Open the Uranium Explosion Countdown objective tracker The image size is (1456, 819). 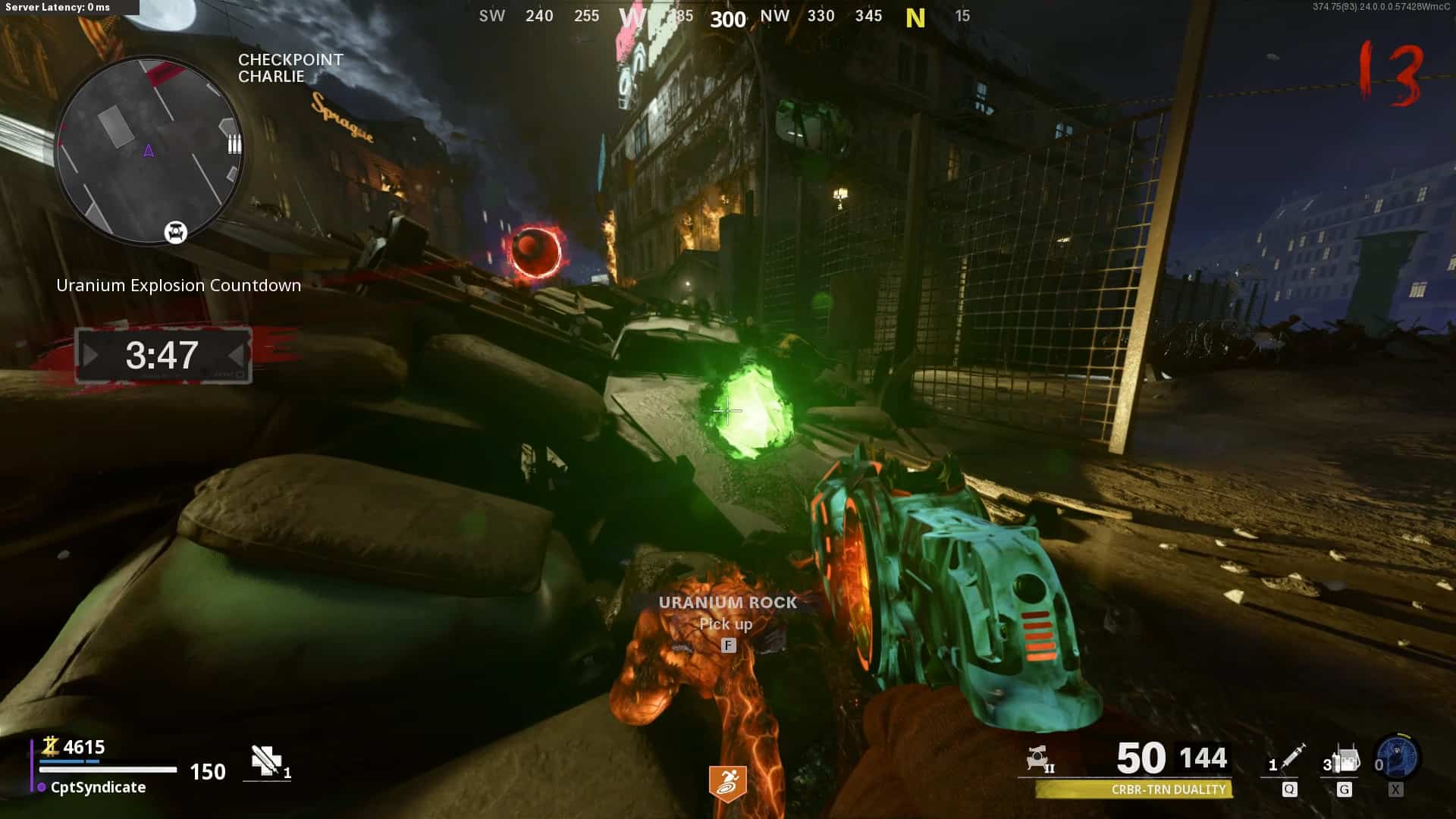[x=163, y=355]
